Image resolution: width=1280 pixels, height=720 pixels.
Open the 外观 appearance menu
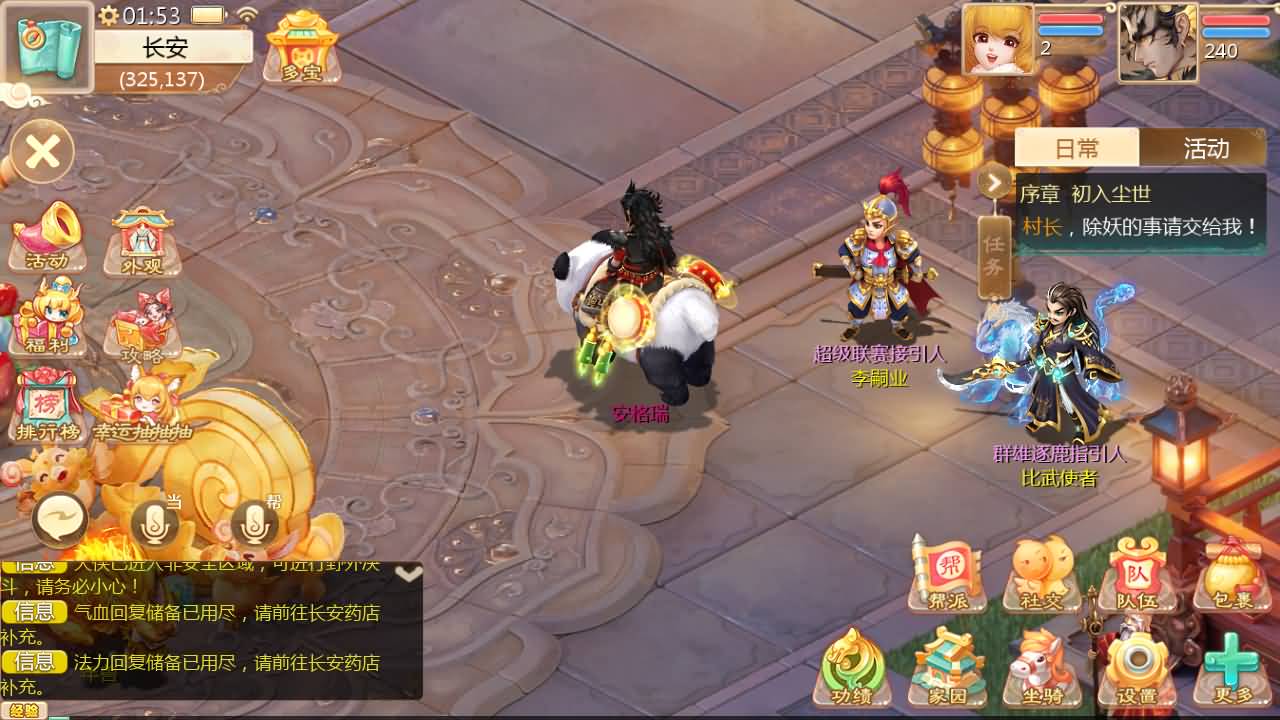pos(143,240)
